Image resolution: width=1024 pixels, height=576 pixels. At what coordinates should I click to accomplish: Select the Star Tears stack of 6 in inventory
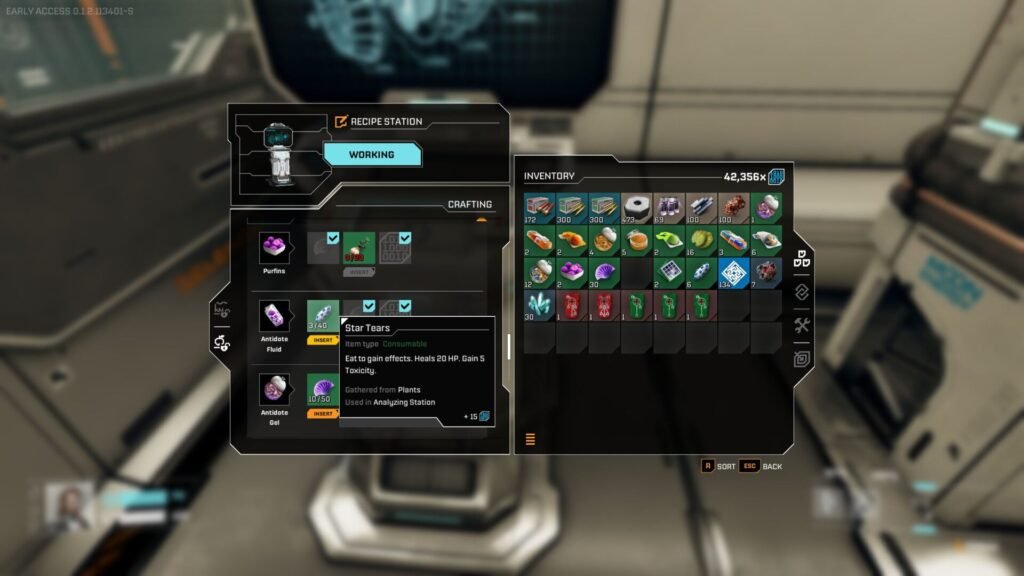tap(701, 272)
